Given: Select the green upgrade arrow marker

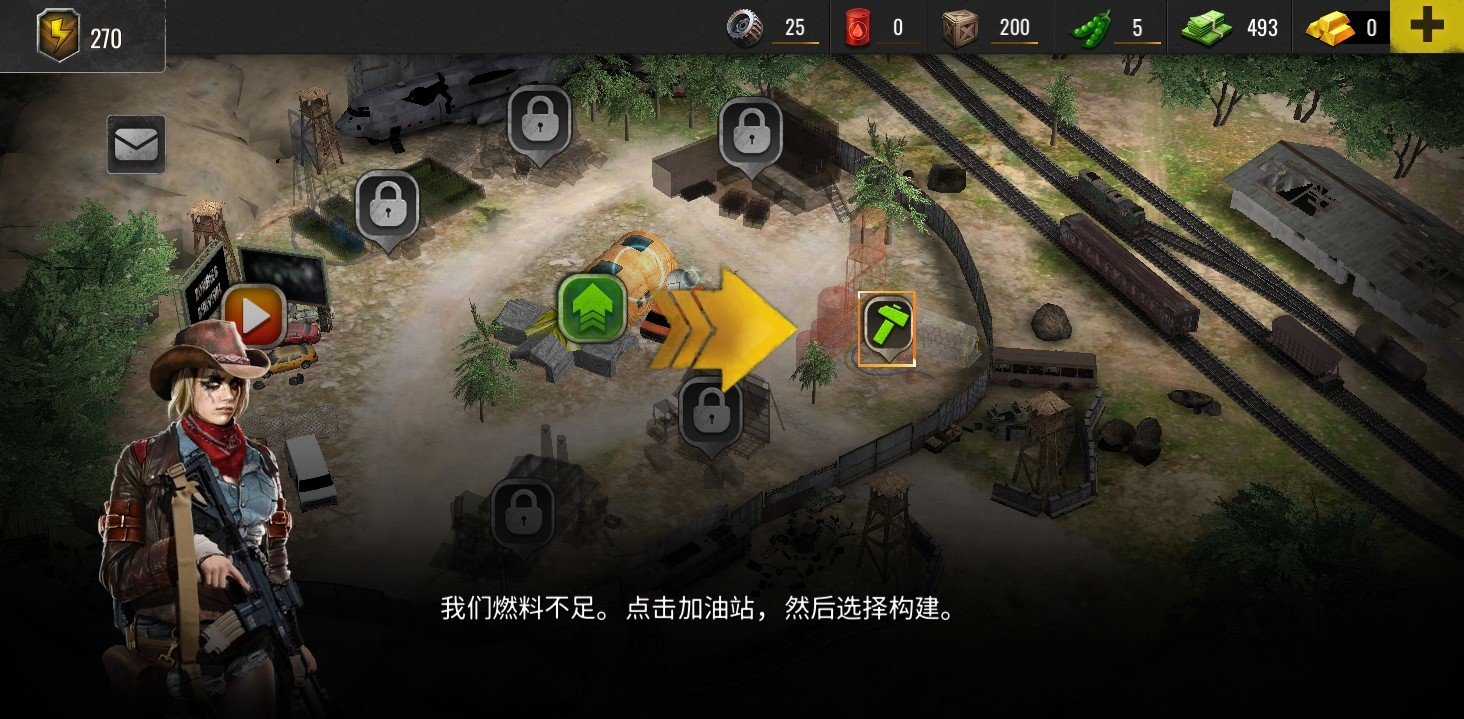Looking at the screenshot, I should point(592,306).
